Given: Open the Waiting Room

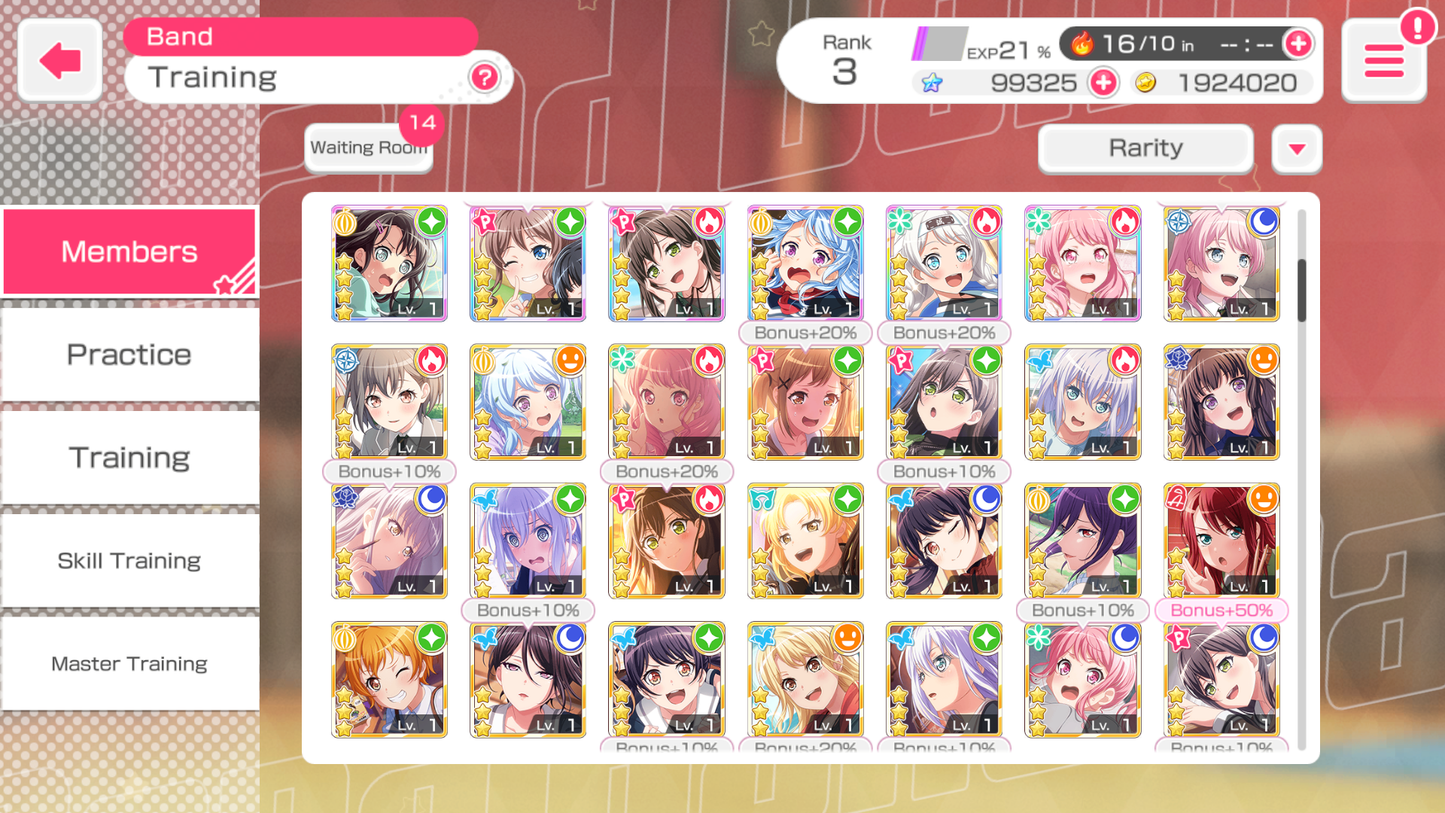Looking at the screenshot, I should click(368, 147).
